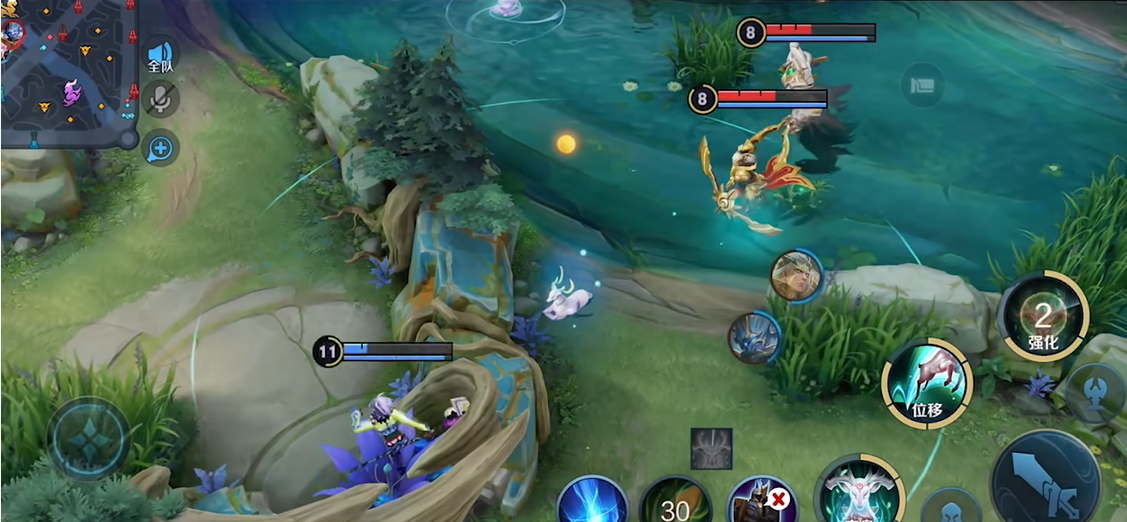Target the blue armored enemy hero portrait

[x=754, y=336]
